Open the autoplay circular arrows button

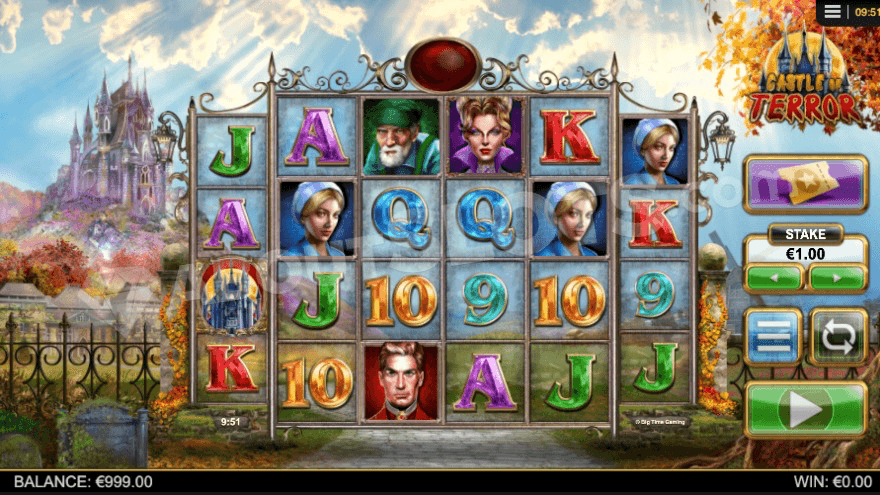pos(838,336)
